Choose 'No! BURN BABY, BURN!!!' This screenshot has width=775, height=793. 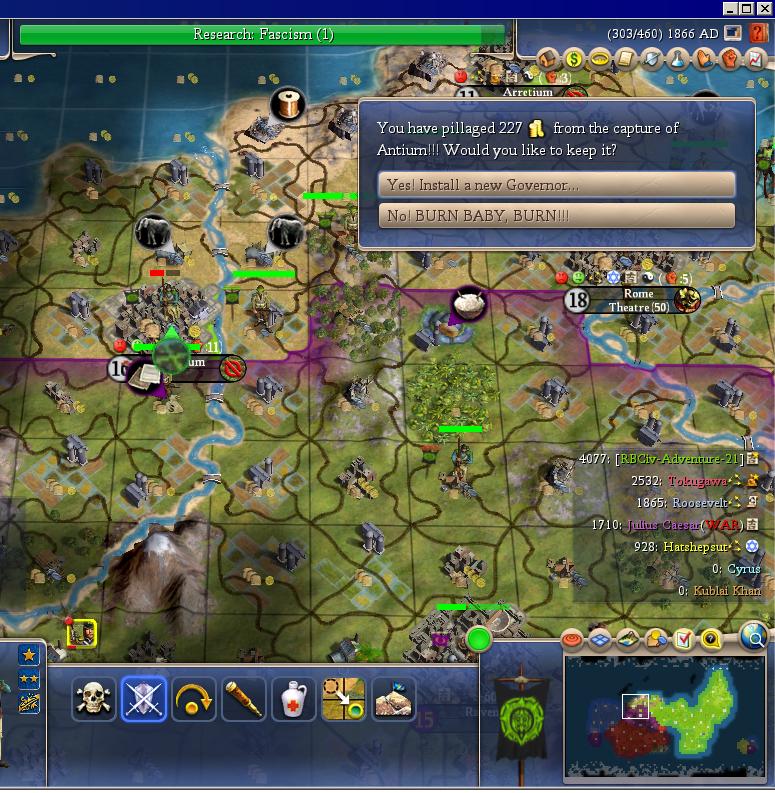pos(556,216)
